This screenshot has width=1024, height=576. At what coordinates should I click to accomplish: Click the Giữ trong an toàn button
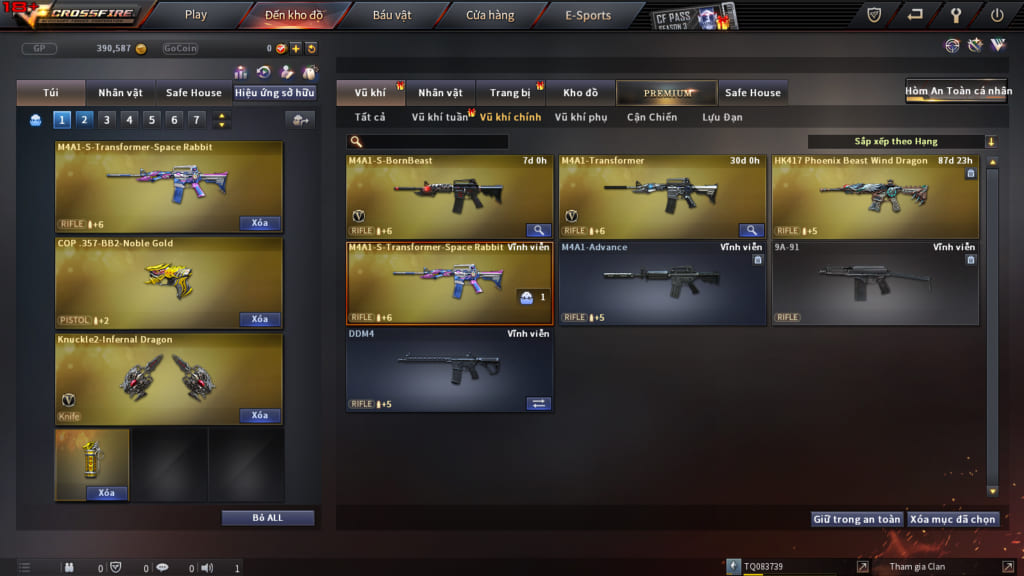click(x=857, y=519)
